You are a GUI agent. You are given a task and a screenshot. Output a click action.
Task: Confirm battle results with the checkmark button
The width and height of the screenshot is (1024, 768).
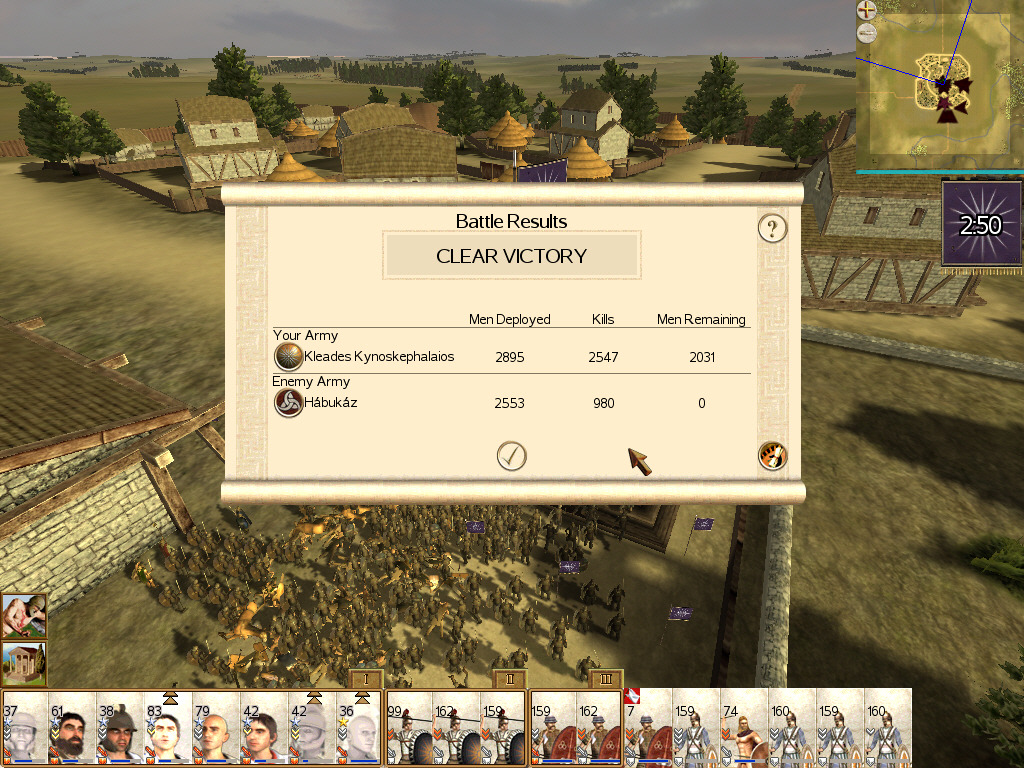(511, 456)
